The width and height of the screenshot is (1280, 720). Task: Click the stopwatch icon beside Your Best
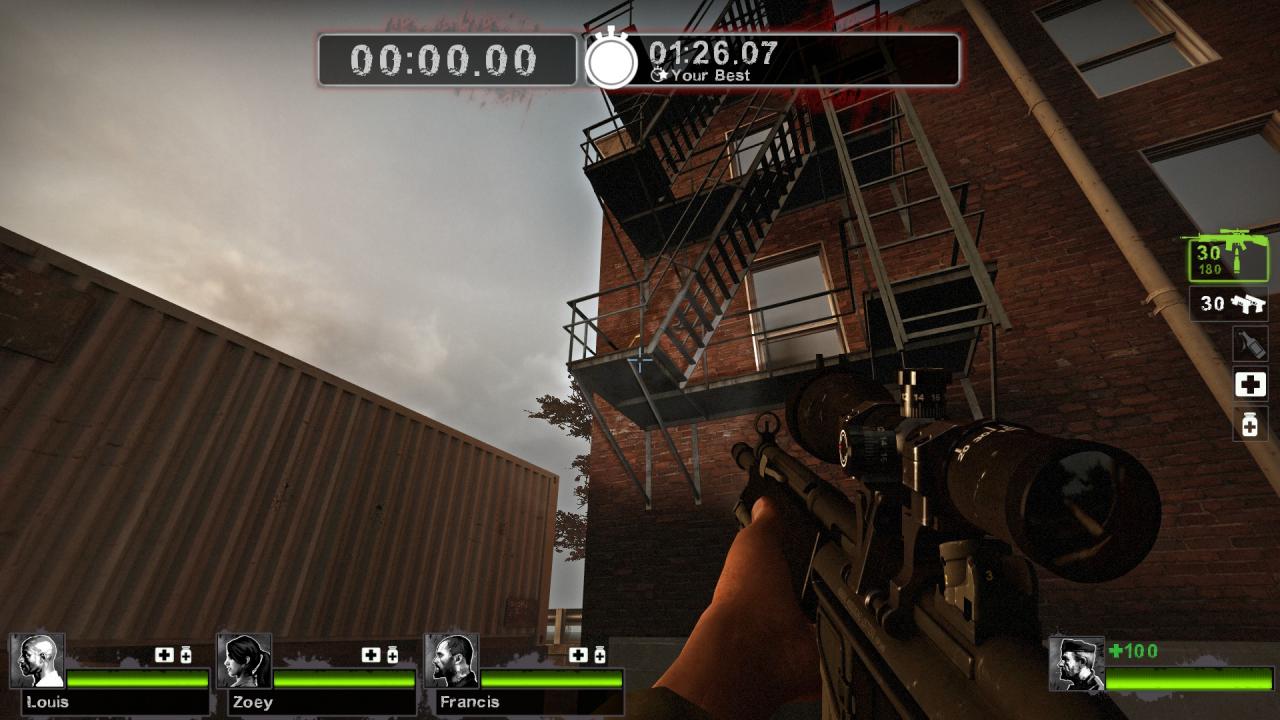pos(611,60)
